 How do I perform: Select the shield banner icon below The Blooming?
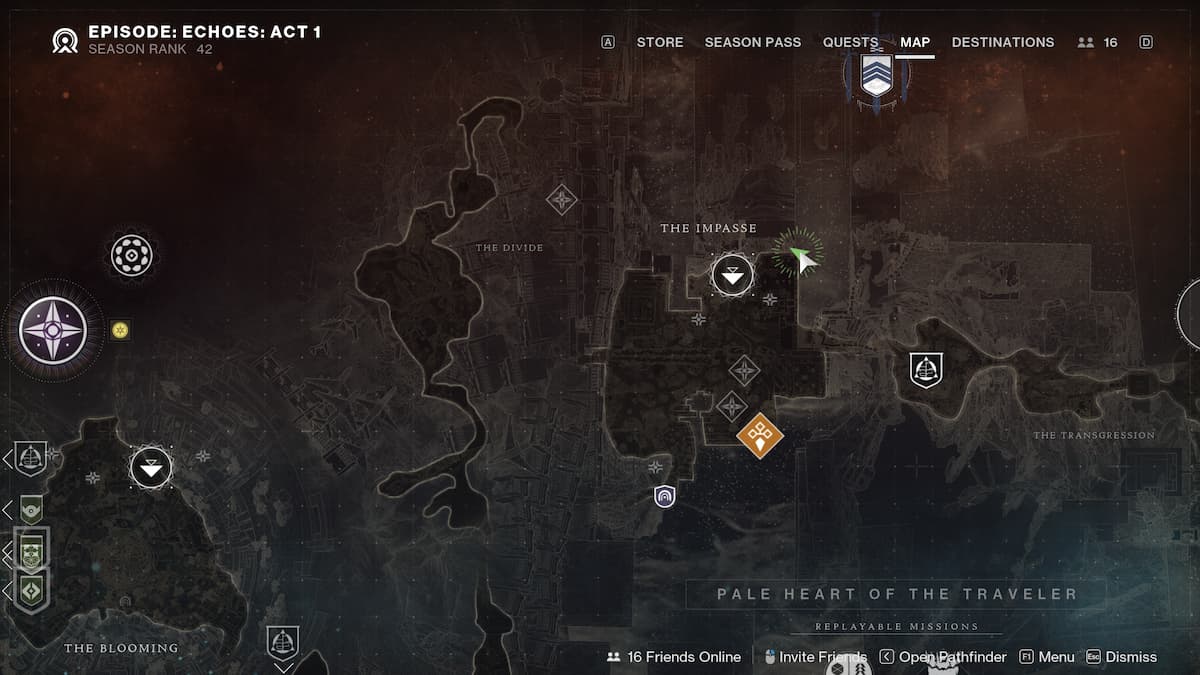click(283, 641)
